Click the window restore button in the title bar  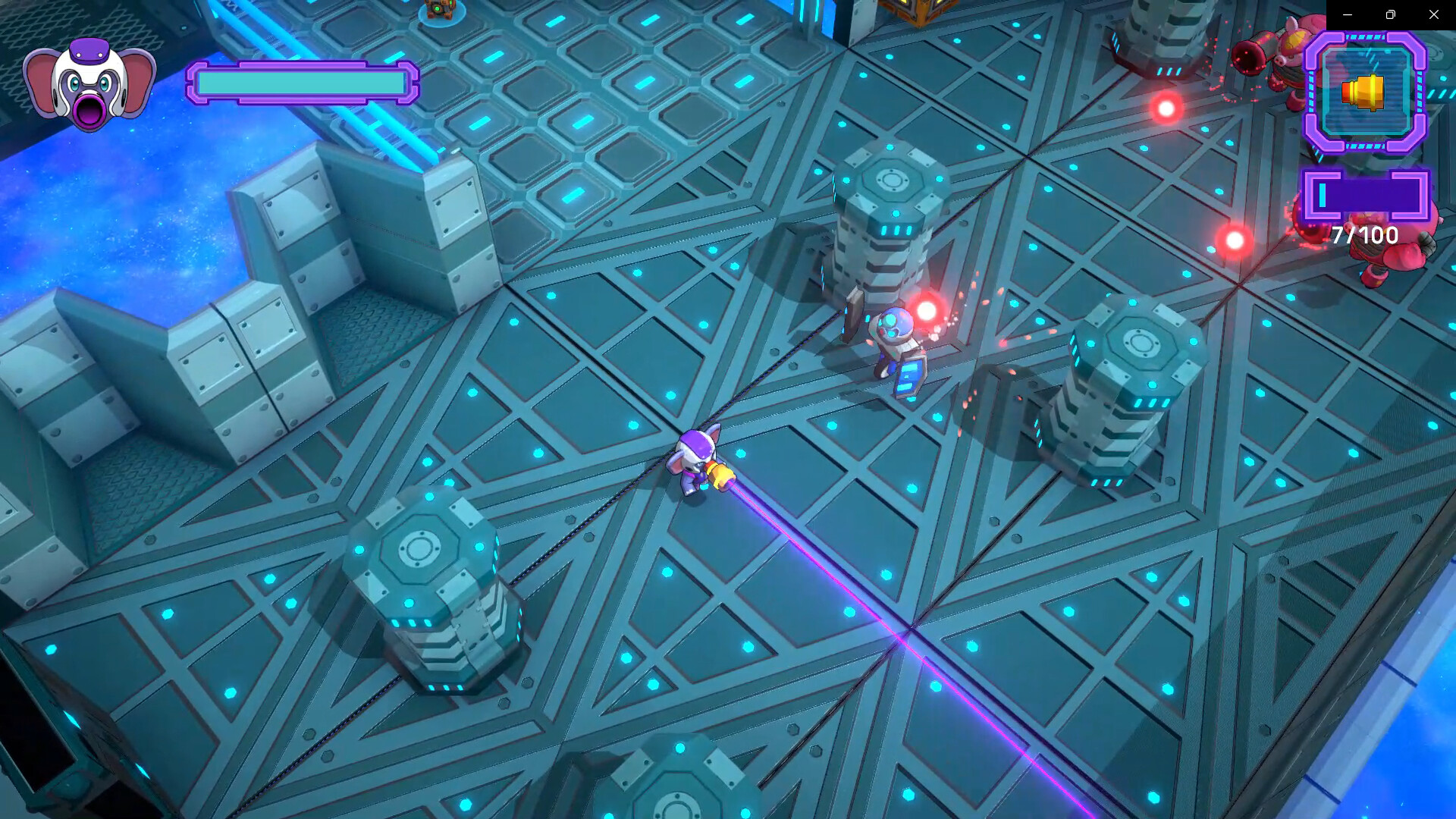coord(1389,14)
